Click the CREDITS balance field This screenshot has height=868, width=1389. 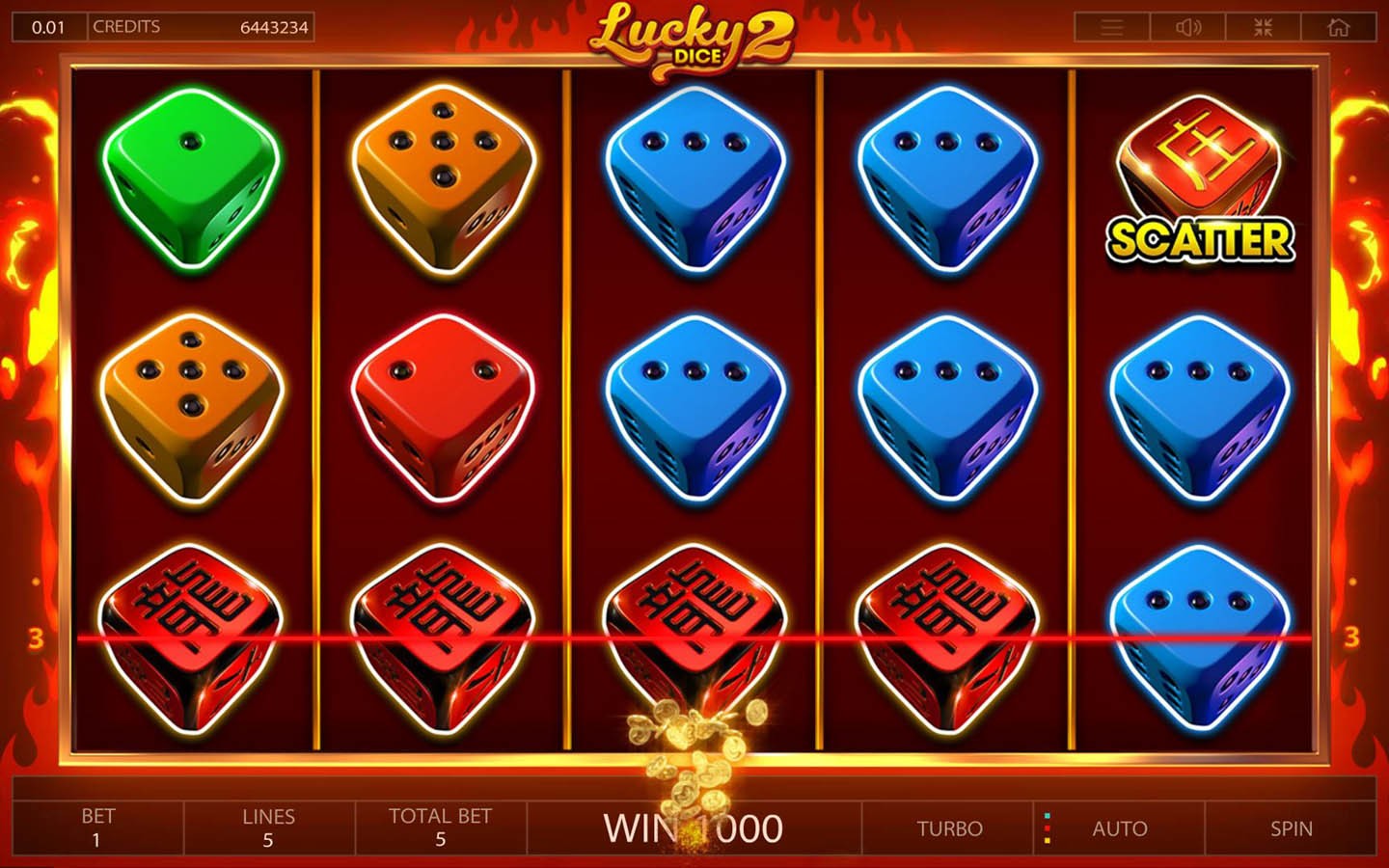(203, 26)
